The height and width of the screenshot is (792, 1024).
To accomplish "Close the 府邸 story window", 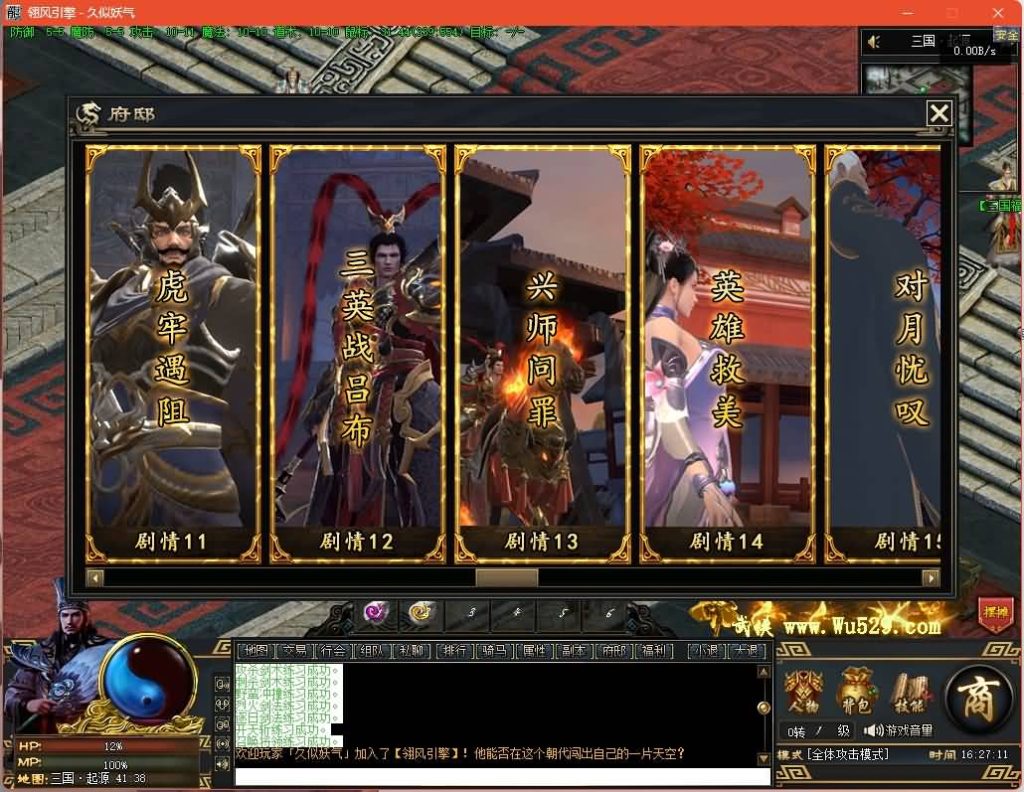I will pyautogui.click(x=938, y=114).
